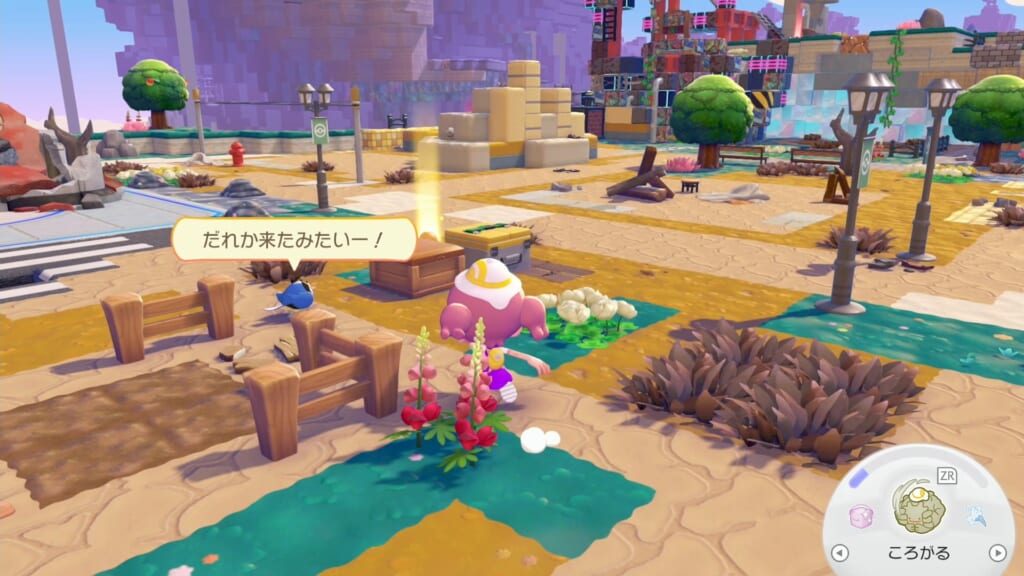The width and height of the screenshot is (1024, 576).
Task: Select the central Rollout (ころがる) ability icon
Action: tap(918, 507)
